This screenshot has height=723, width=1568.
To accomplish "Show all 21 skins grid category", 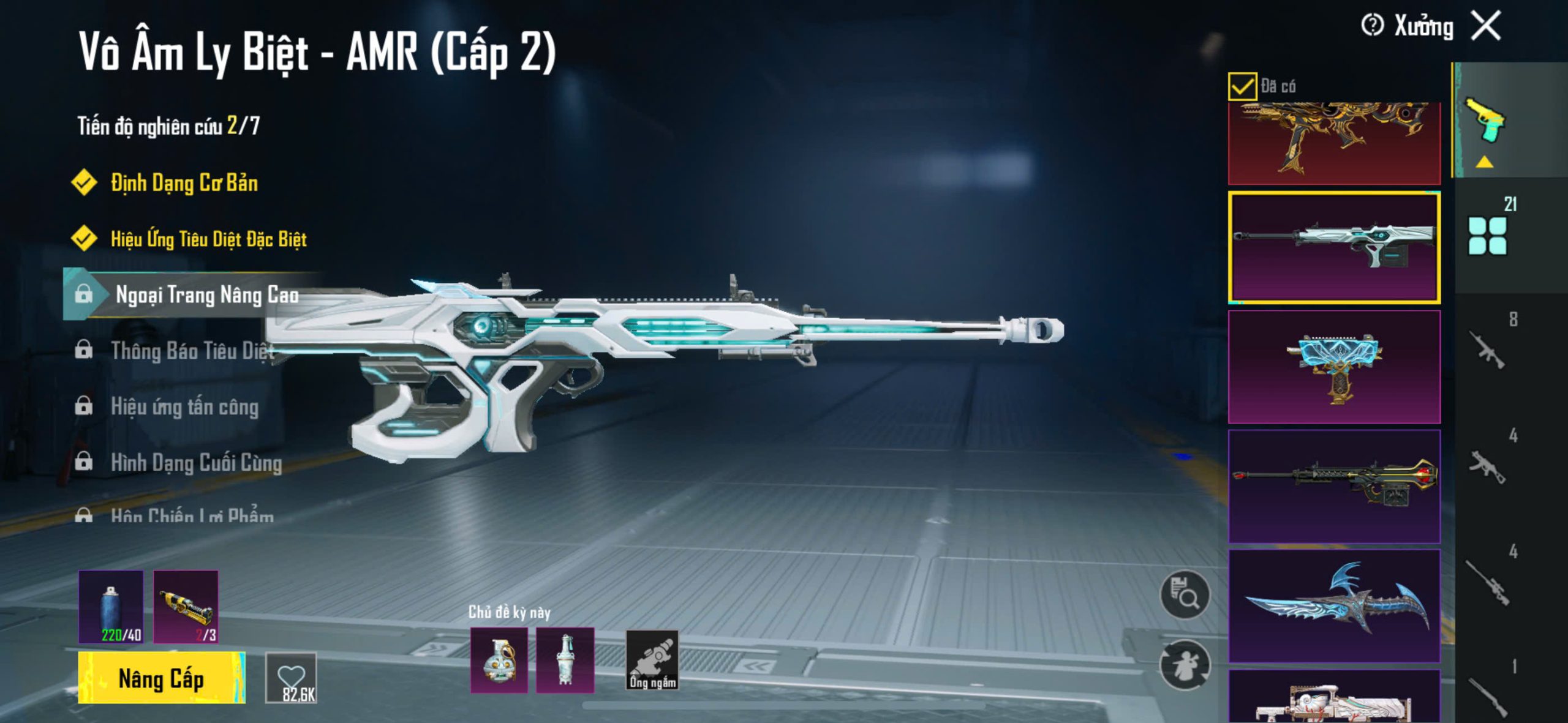I will 1488,235.
